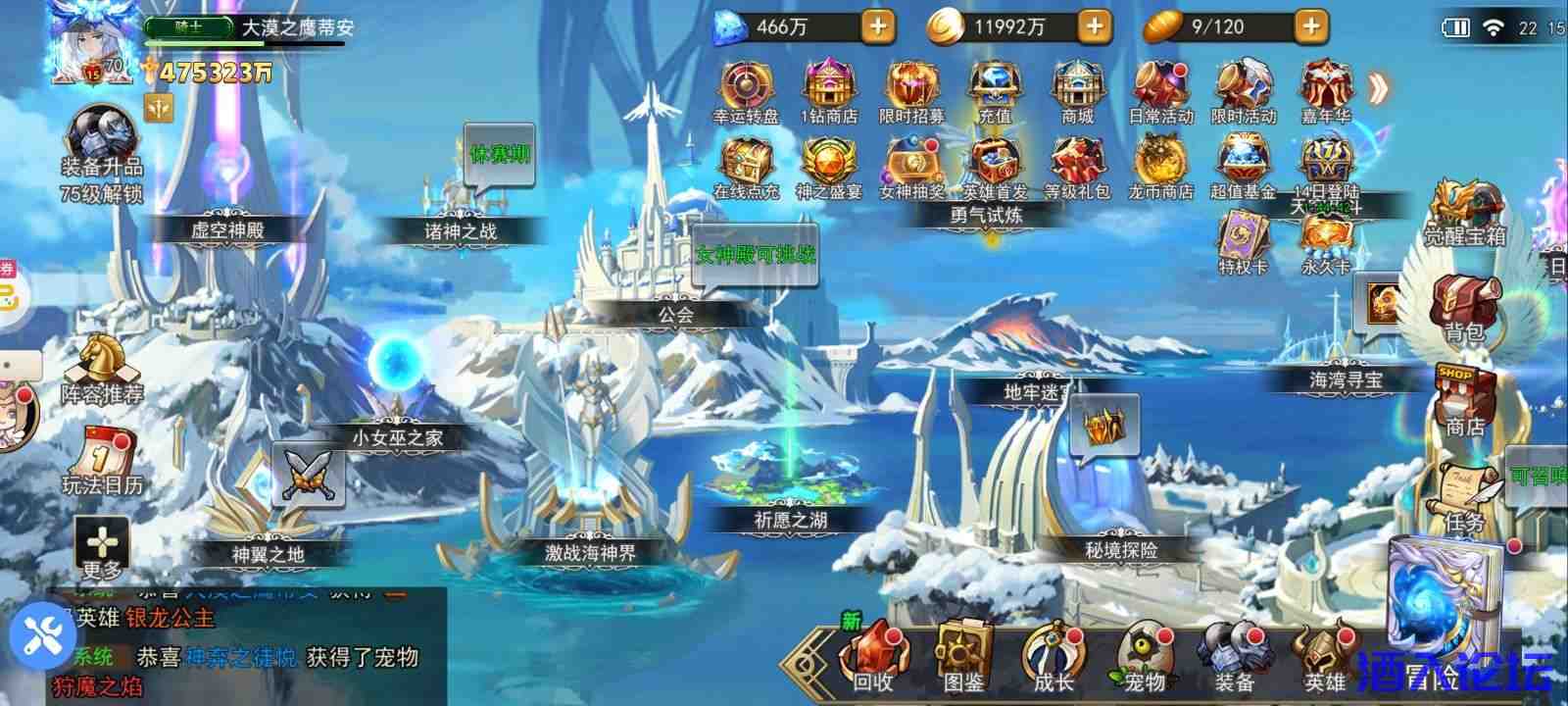
Task: Click the plus beside the diamond count
Action: click(x=880, y=25)
